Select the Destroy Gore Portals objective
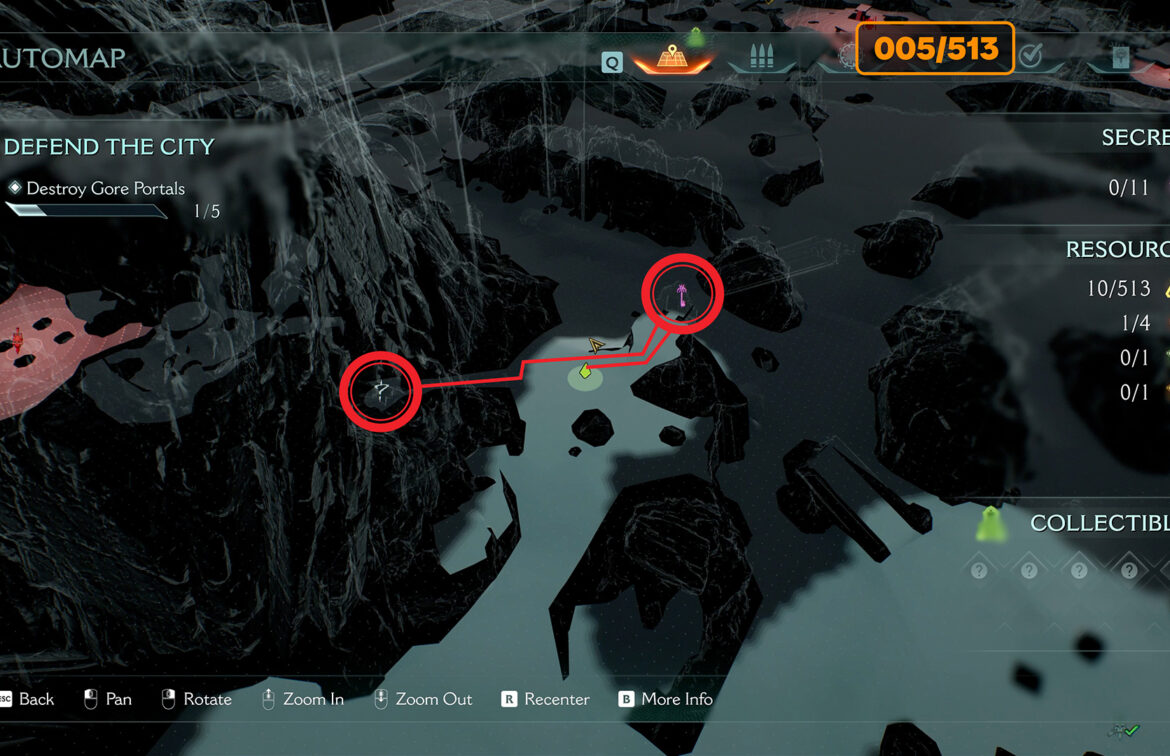1170x756 pixels. [x=105, y=188]
